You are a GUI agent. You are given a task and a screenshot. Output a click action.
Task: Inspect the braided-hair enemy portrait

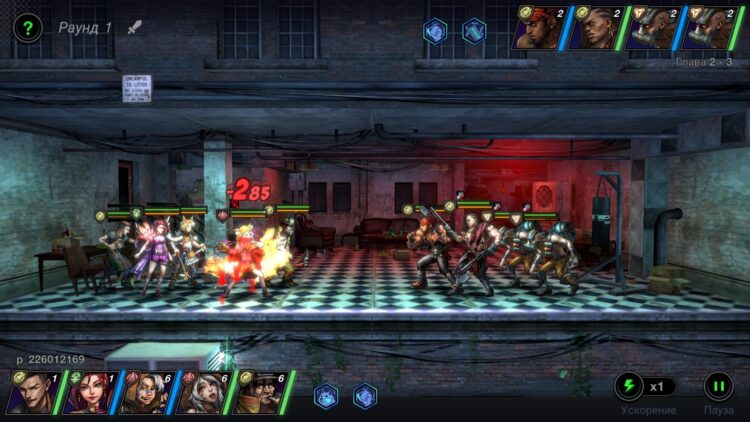[595, 28]
